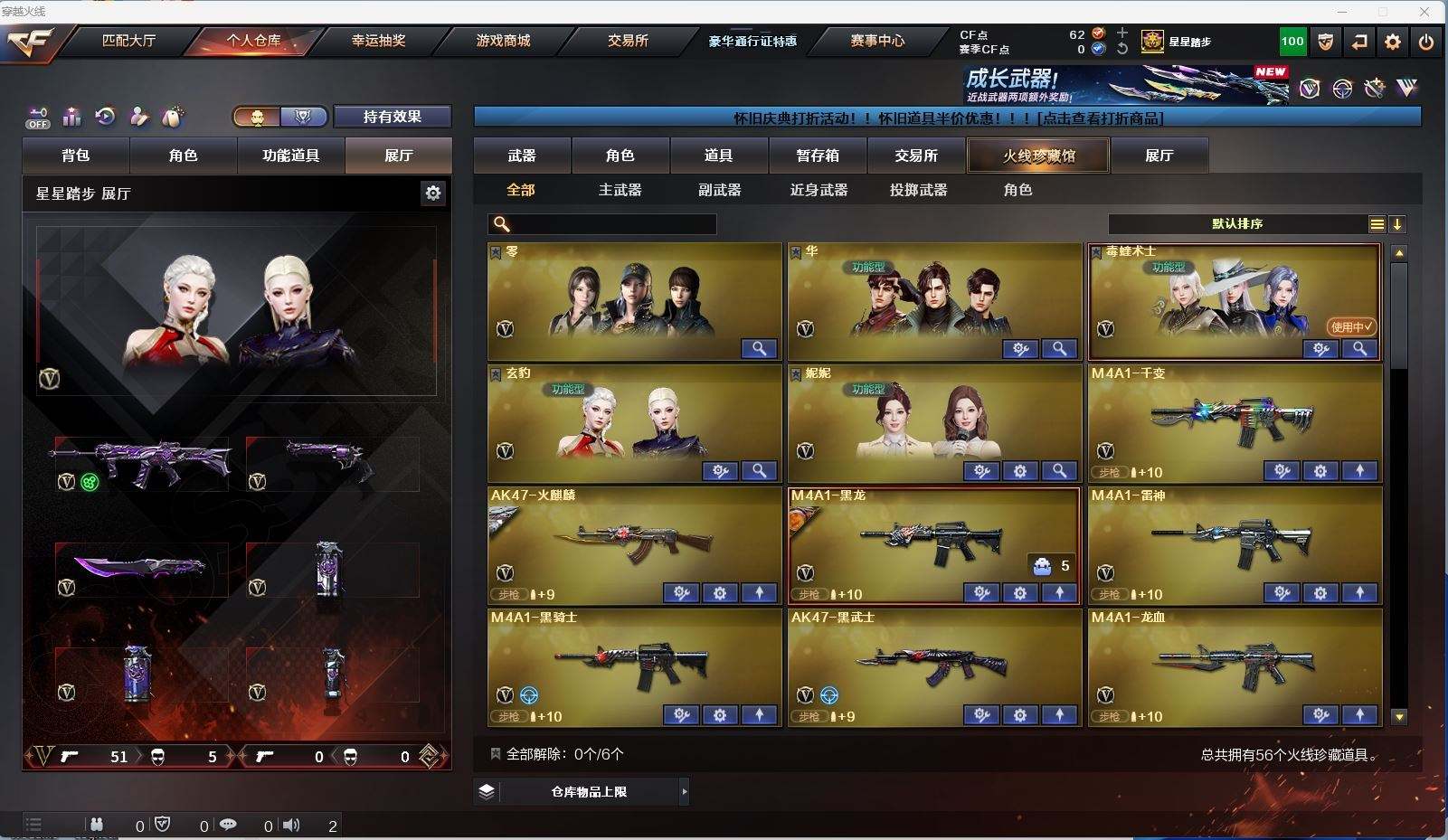Switch to the 火线珍藏馆 collection tab

click(x=1038, y=156)
